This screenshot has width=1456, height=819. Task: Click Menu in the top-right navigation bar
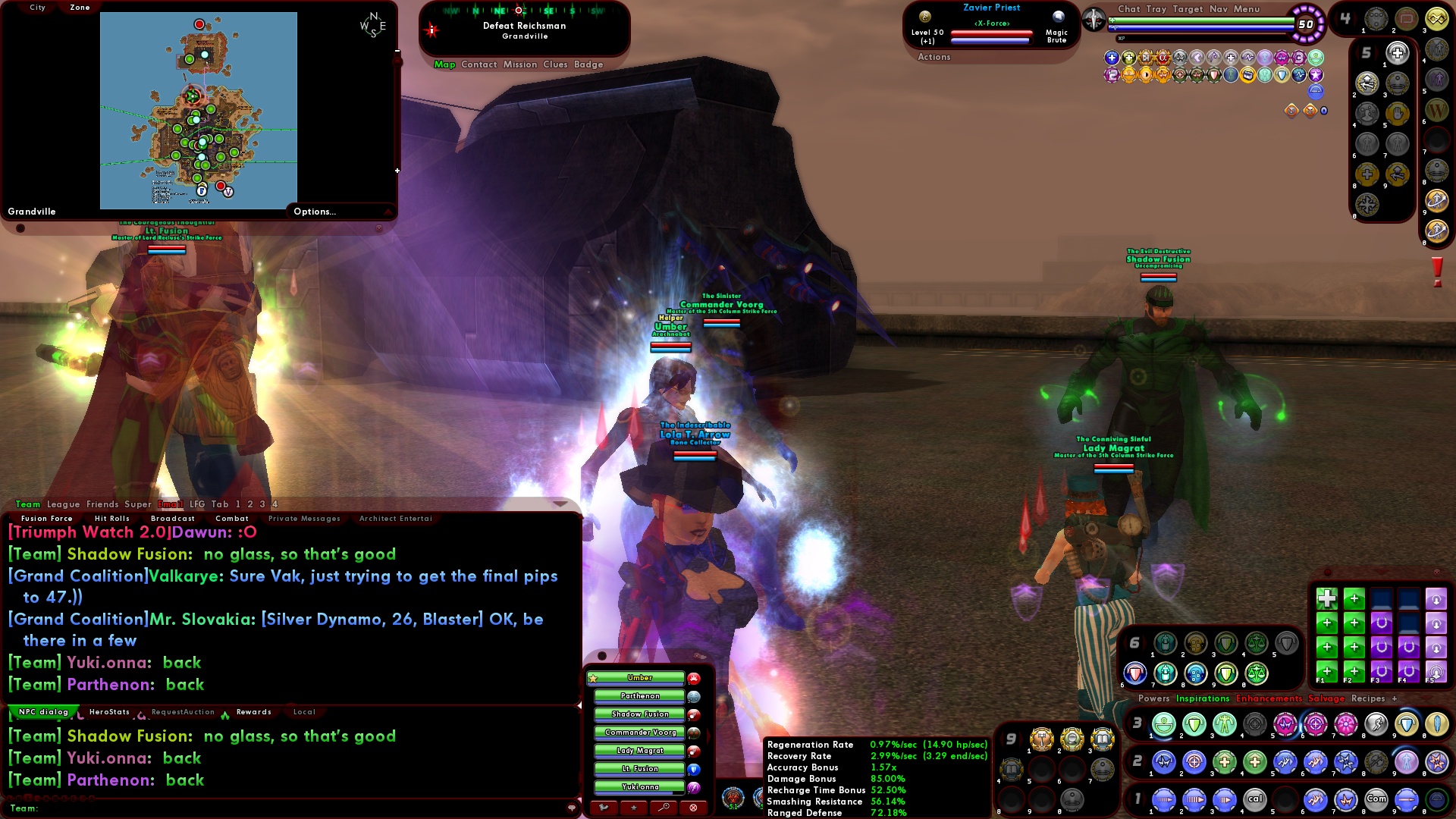[1246, 10]
